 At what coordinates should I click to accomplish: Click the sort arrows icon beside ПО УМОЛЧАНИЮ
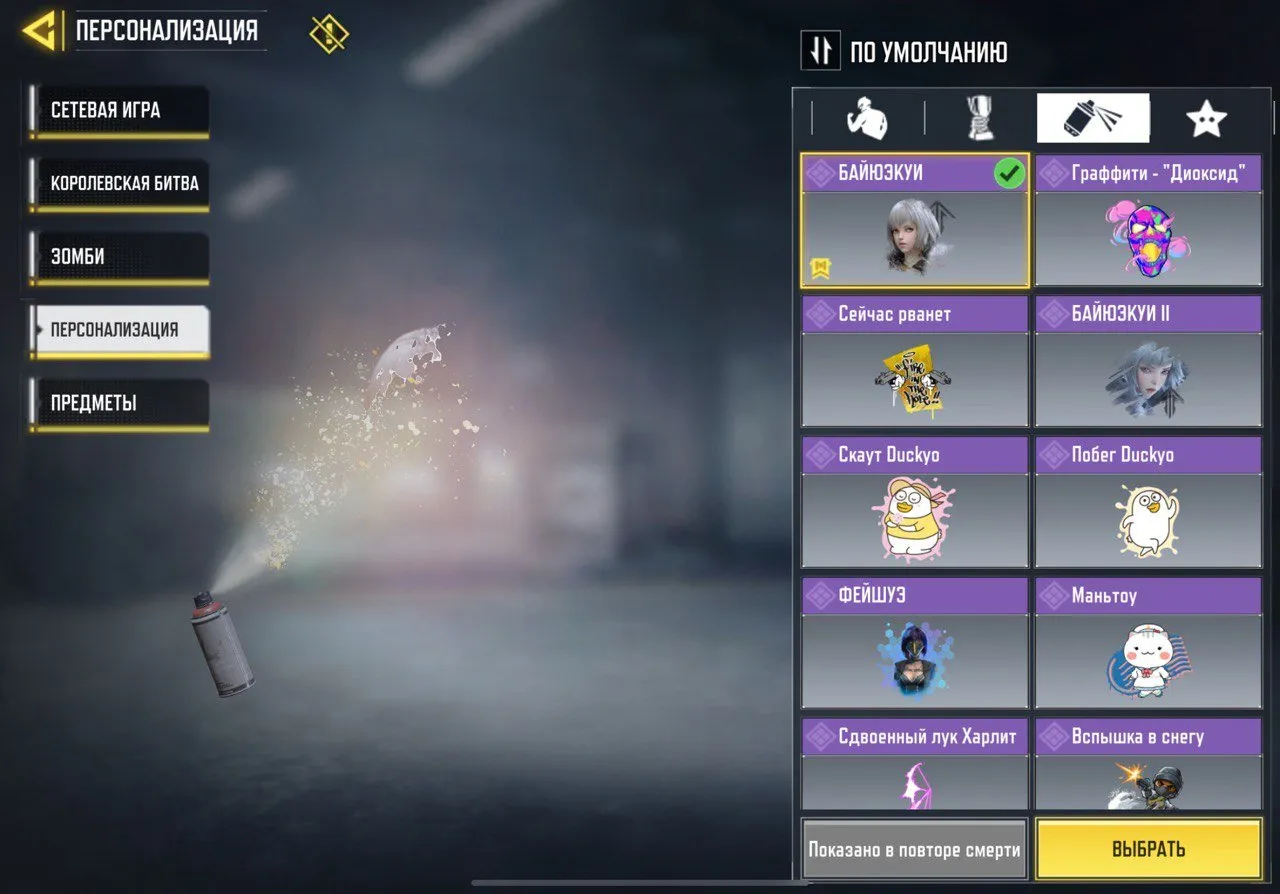coord(820,51)
